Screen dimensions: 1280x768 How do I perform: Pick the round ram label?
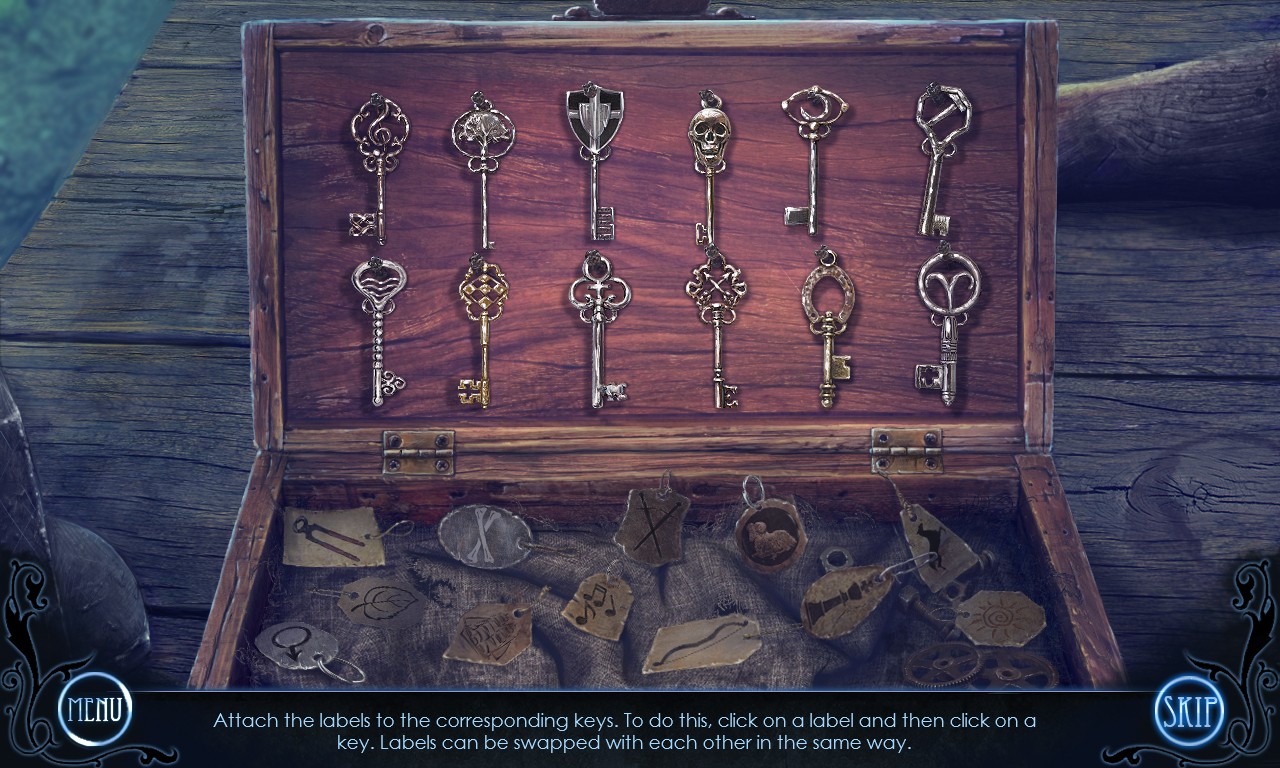770,537
